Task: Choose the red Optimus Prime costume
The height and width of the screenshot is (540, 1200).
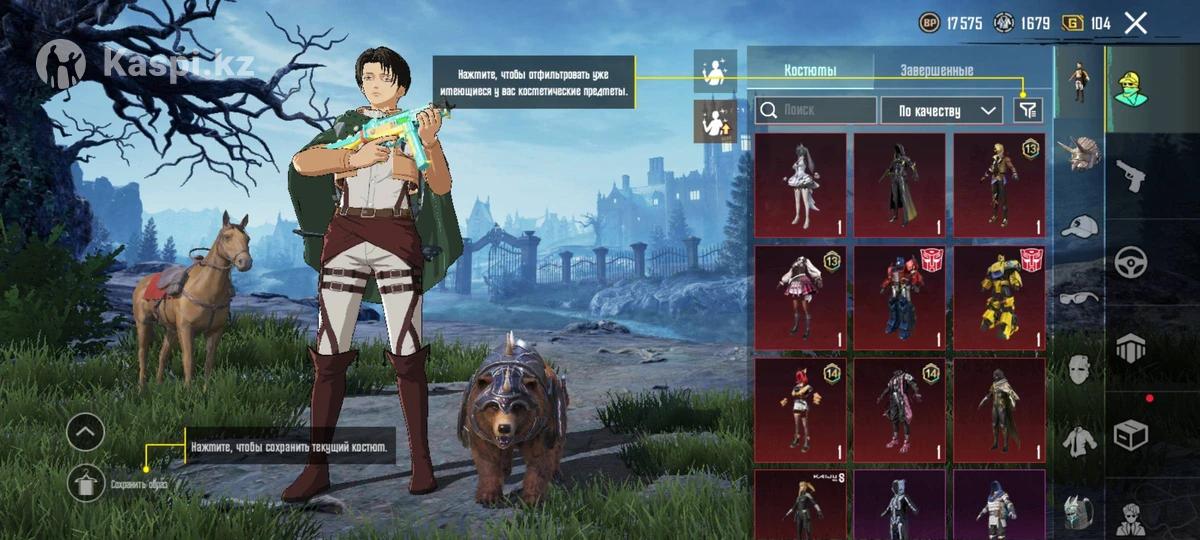Action: (899, 297)
